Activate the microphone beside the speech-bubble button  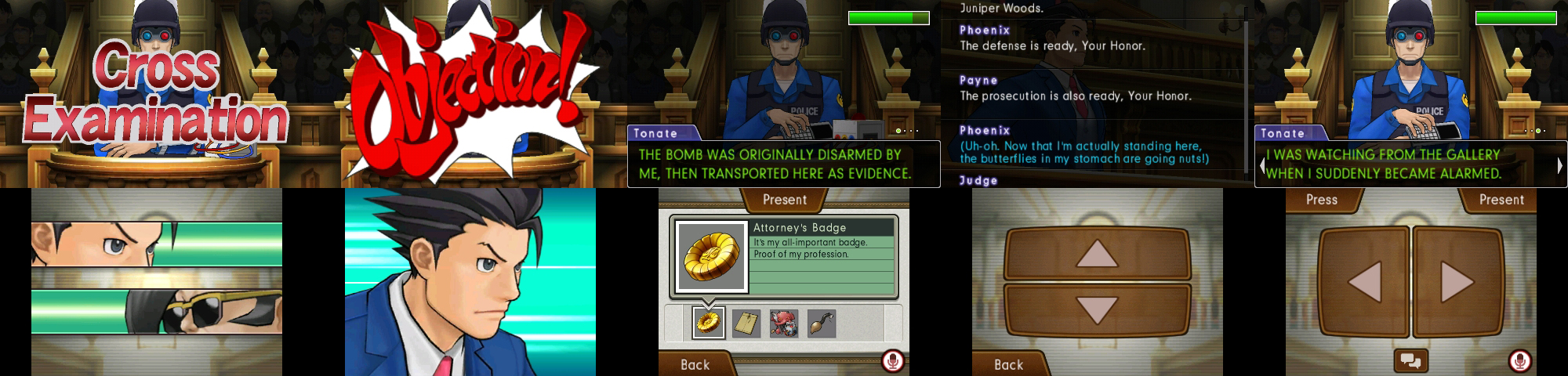(1519, 361)
